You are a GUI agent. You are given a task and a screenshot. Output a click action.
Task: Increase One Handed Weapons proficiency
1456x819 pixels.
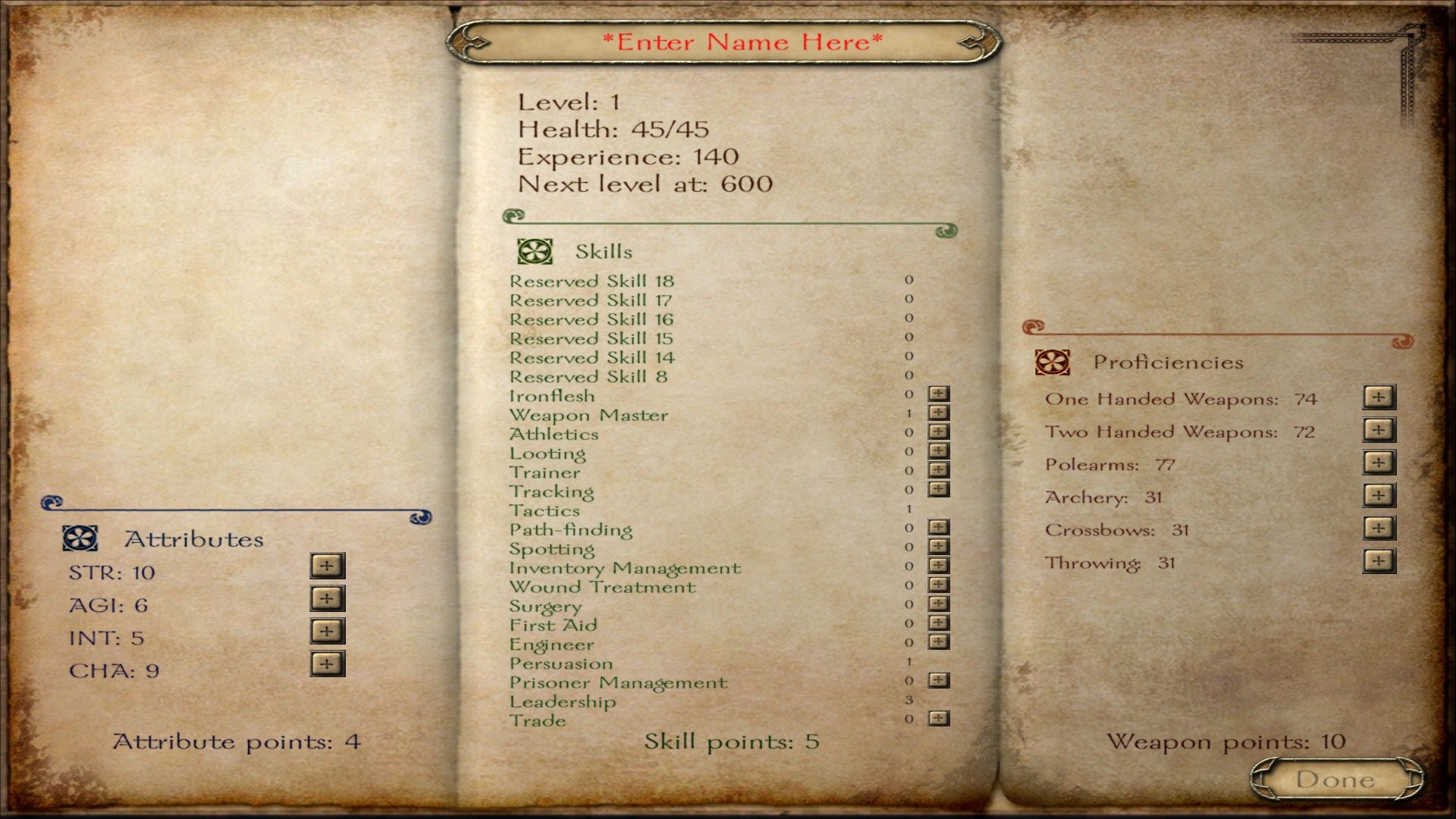click(x=1379, y=397)
